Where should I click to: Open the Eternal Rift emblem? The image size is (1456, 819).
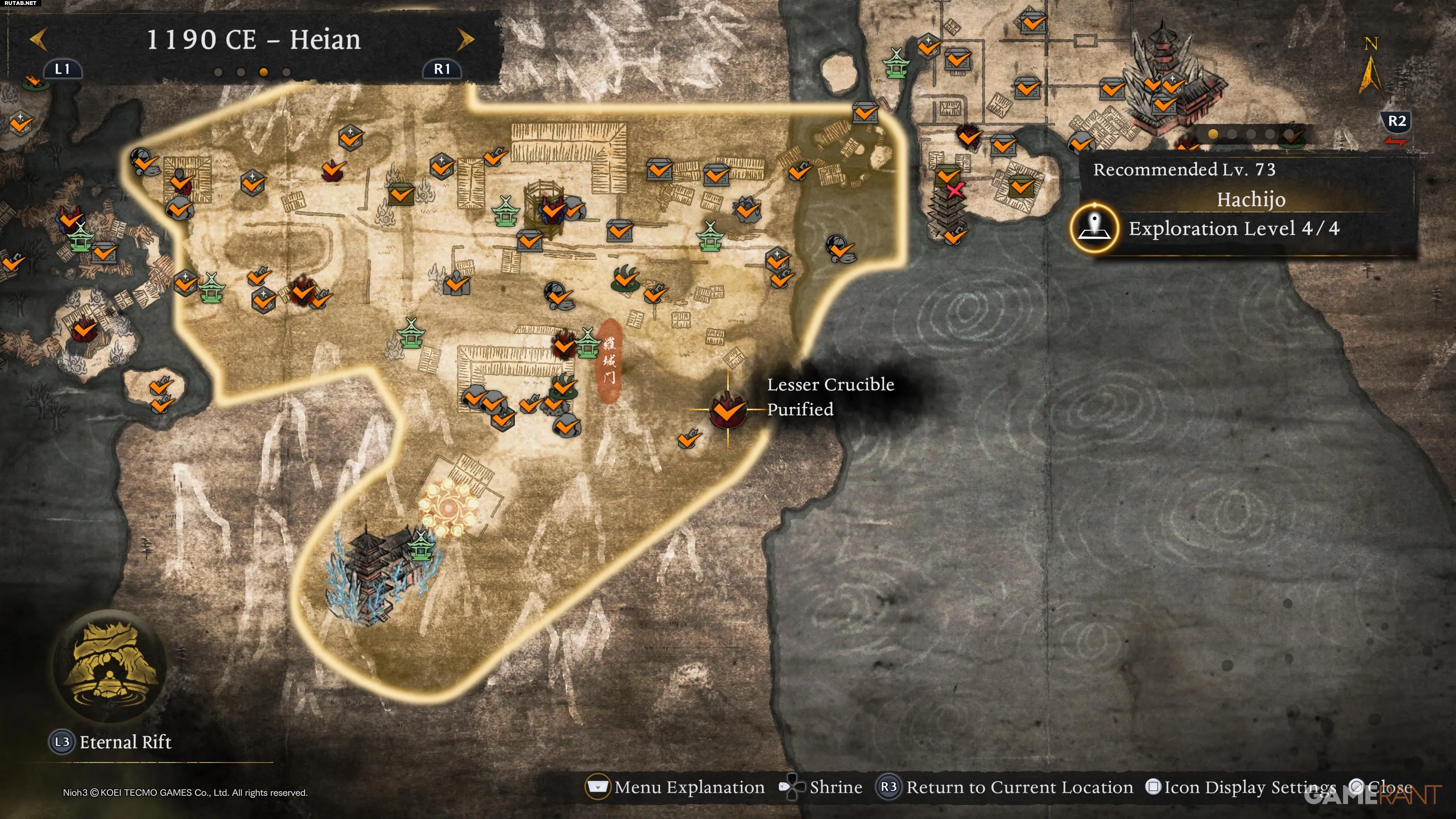(109, 665)
